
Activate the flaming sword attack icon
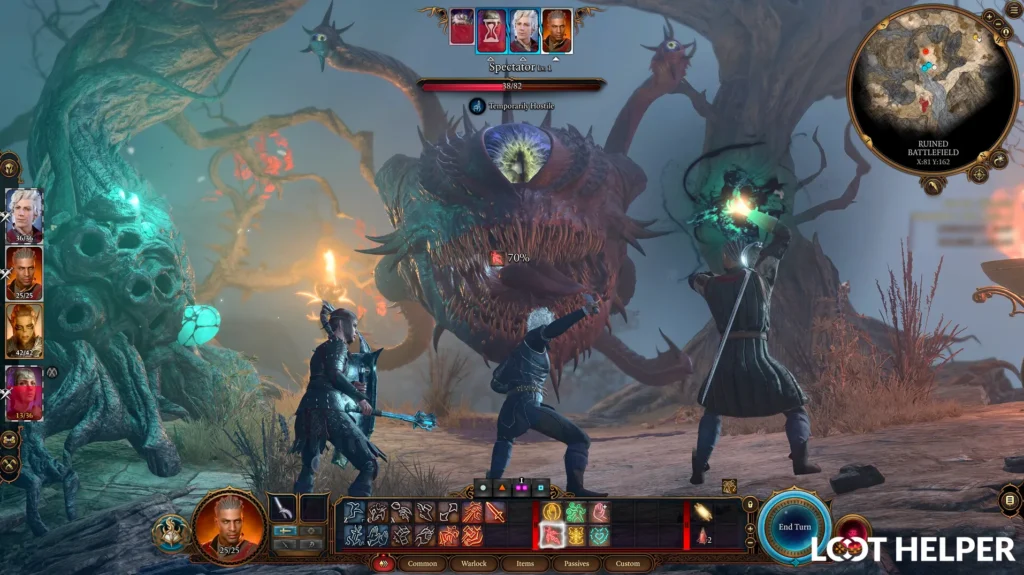point(496,512)
